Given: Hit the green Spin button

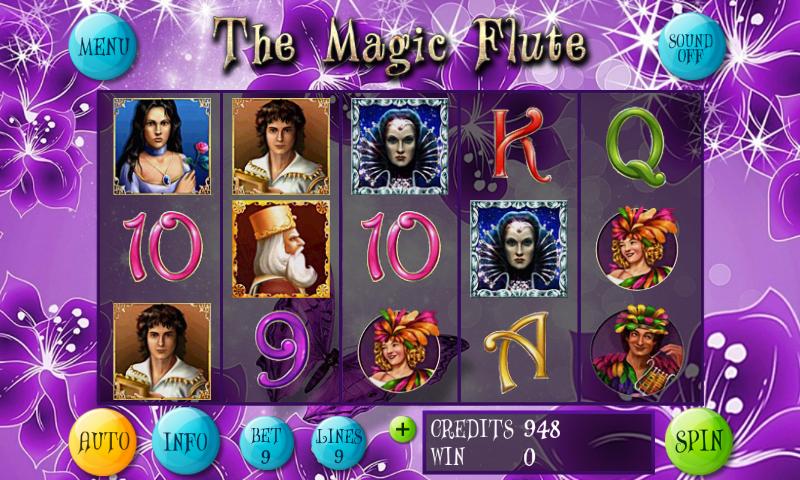Looking at the screenshot, I should (x=698, y=441).
